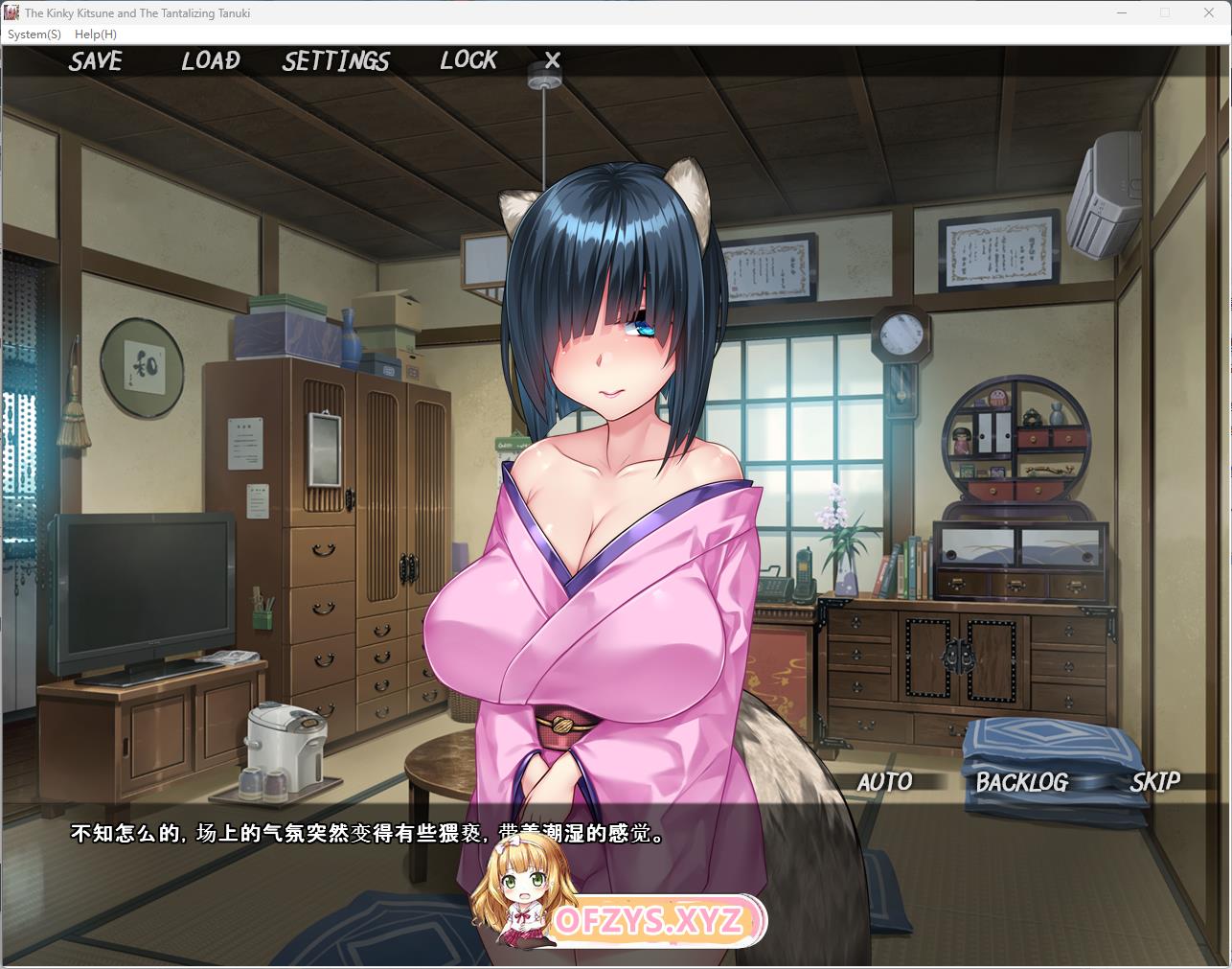This screenshot has height=969, width=1232.
Task: Open the SETTINGS screen
Action: [335, 61]
